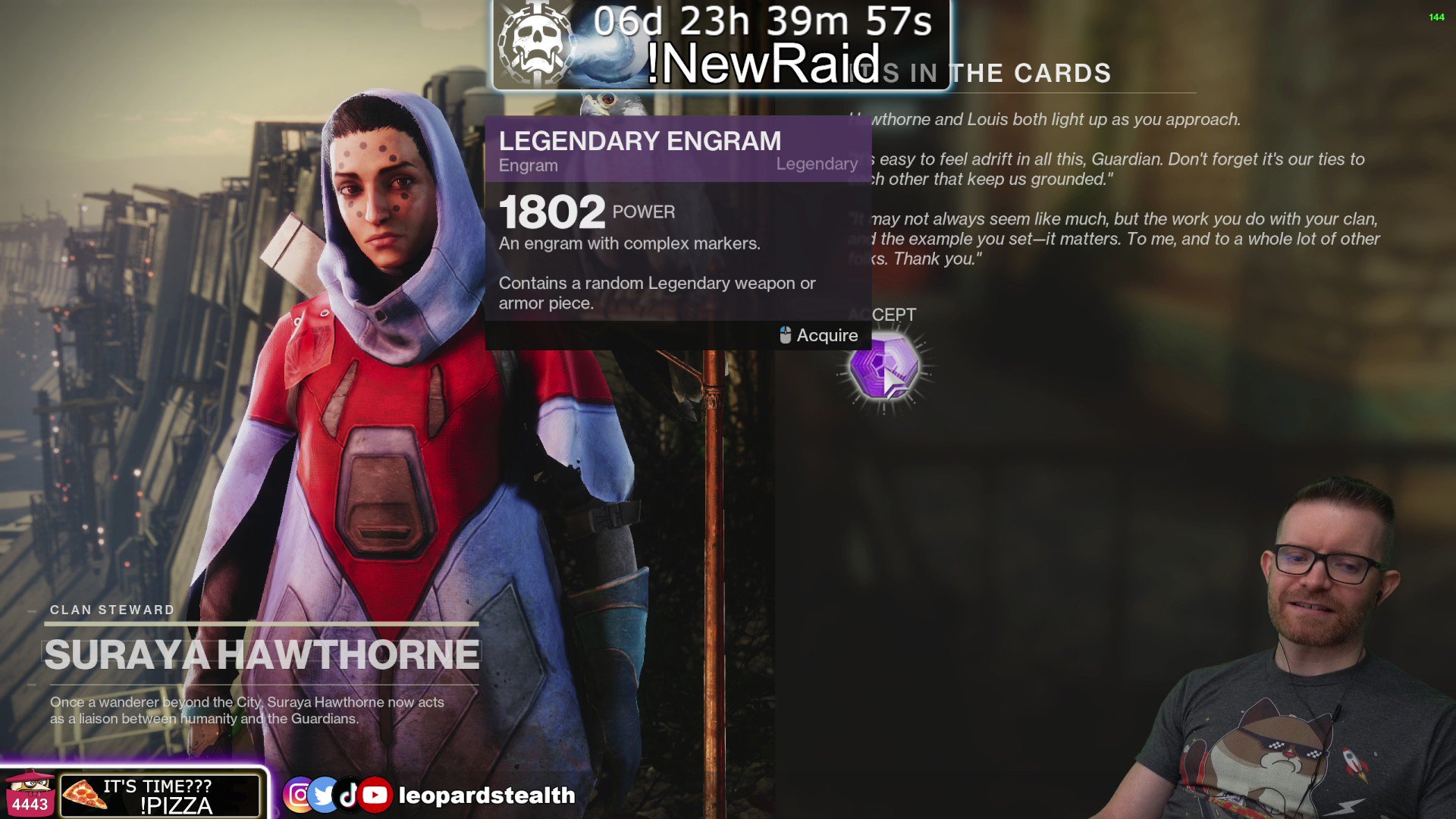This screenshot has width=1456, height=819.
Task: Click the mouse icon beside Acquire
Action: [784, 335]
